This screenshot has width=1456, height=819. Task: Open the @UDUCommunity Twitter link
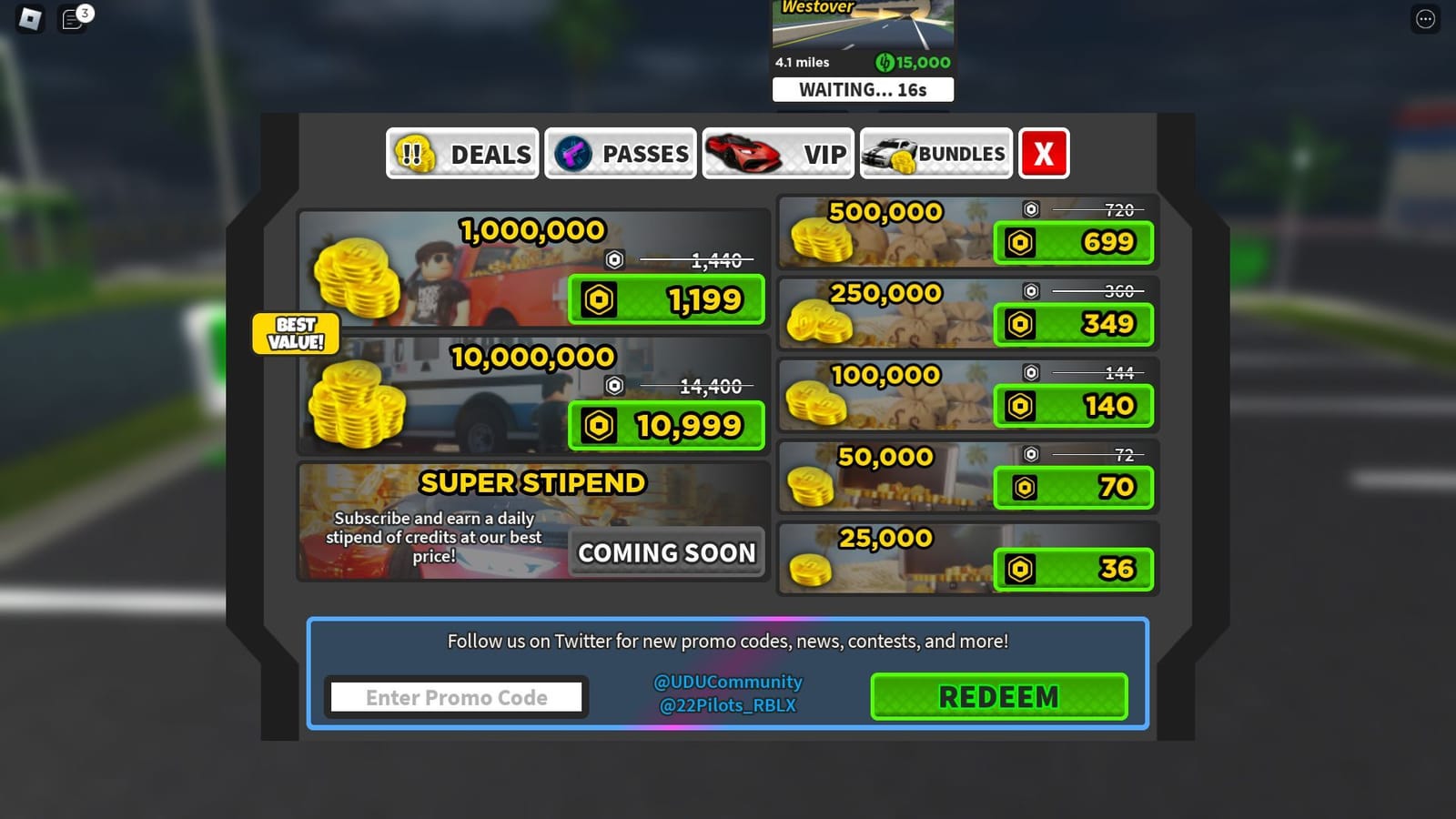pyautogui.click(x=725, y=682)
